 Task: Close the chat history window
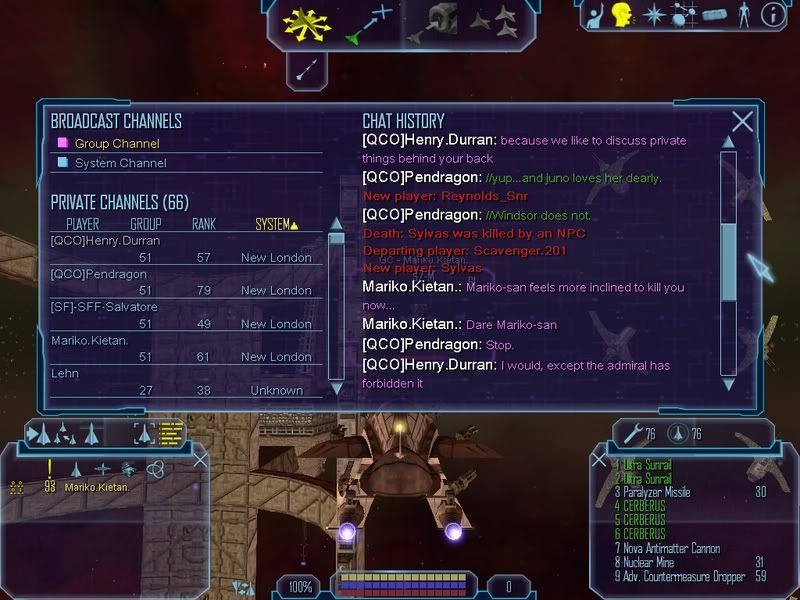[742, 122]
